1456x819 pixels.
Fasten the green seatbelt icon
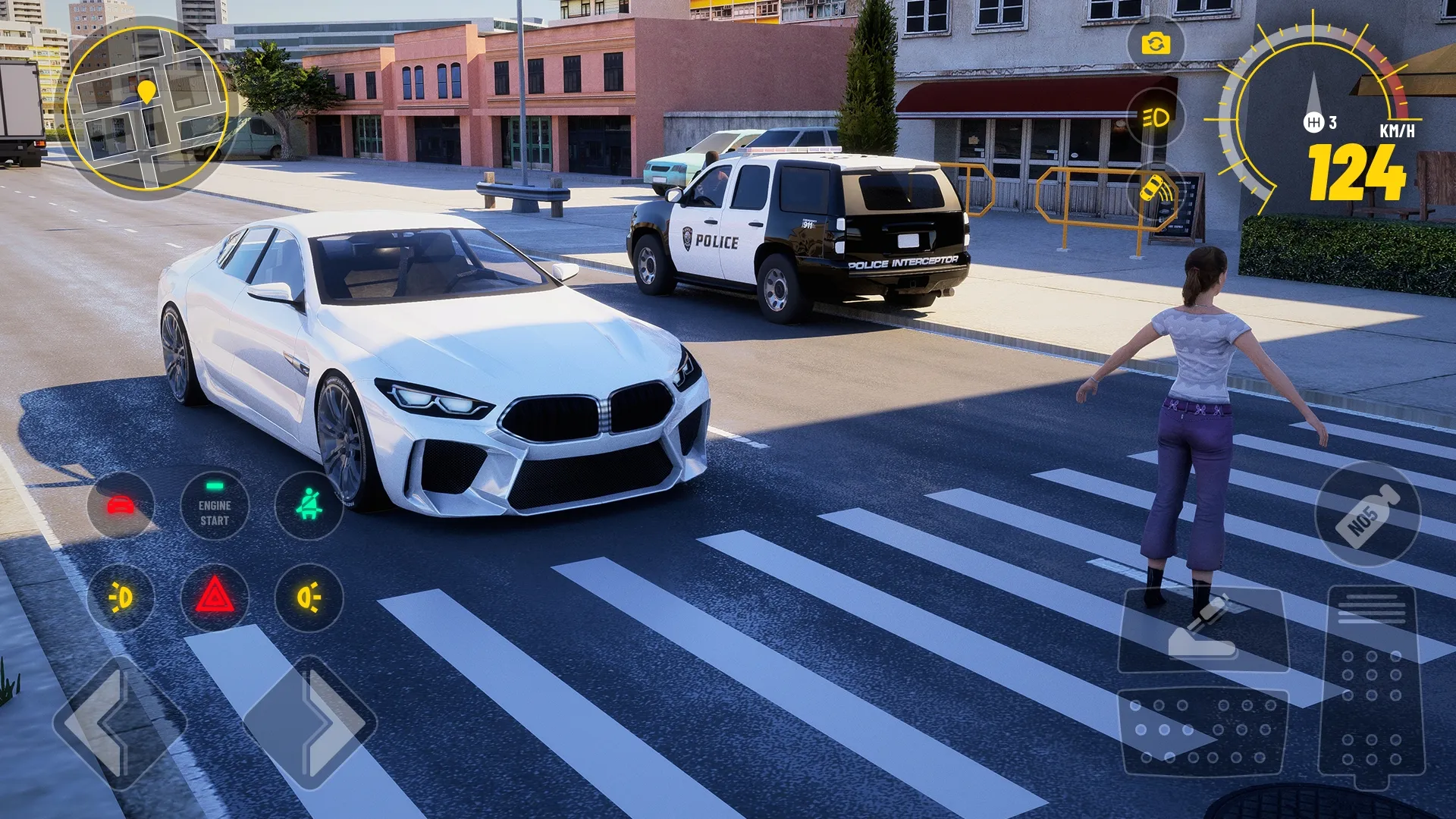point(309,505)
